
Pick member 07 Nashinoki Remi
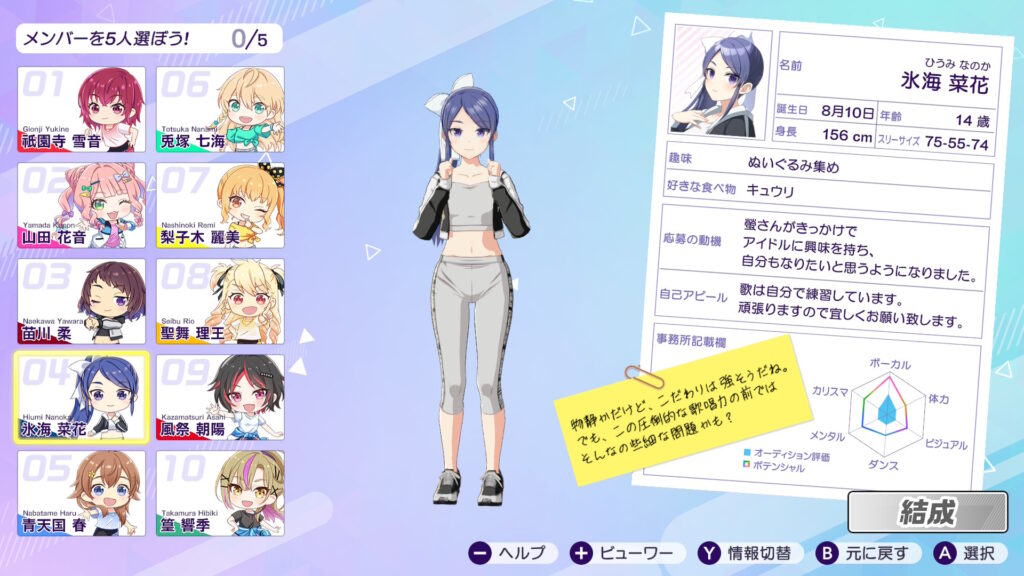[220, 206]
